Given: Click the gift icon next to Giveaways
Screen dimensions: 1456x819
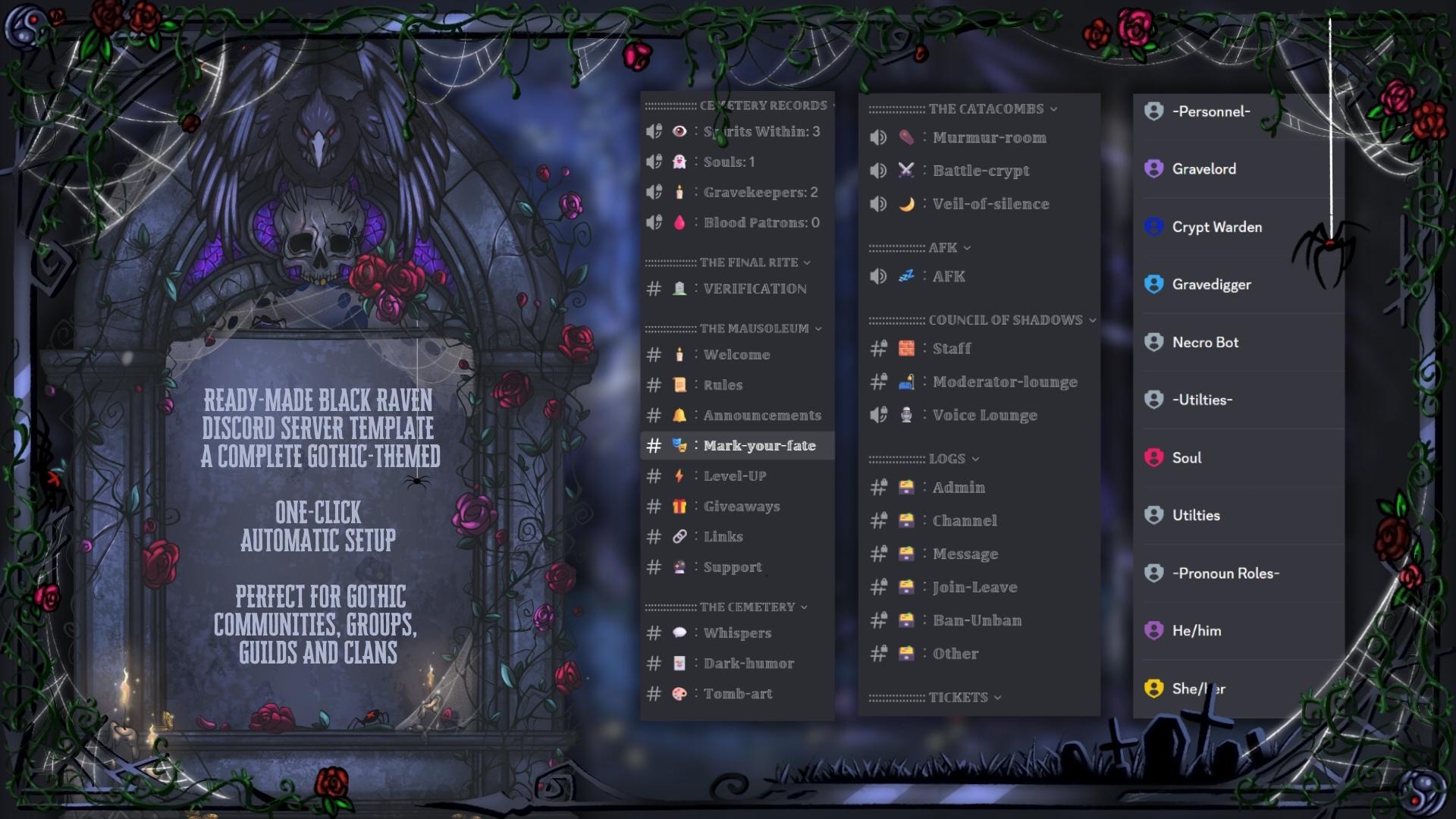Looking at the screenshot, I should coord(680,506).
